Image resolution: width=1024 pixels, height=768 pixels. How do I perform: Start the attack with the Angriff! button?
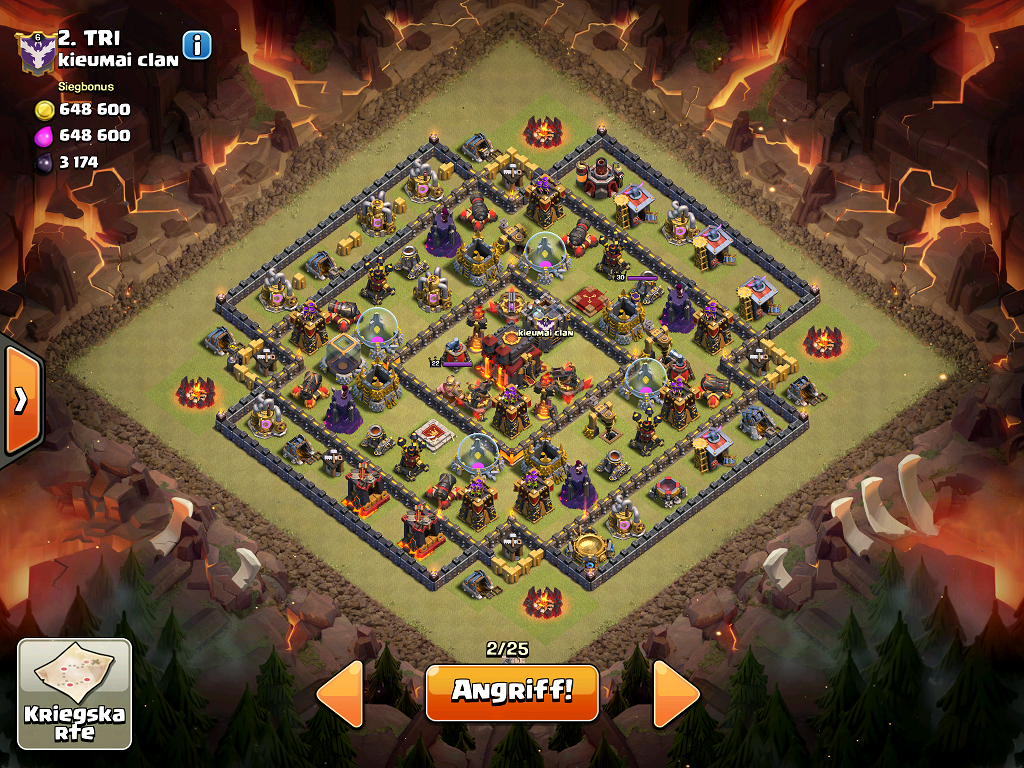[511, 692]
